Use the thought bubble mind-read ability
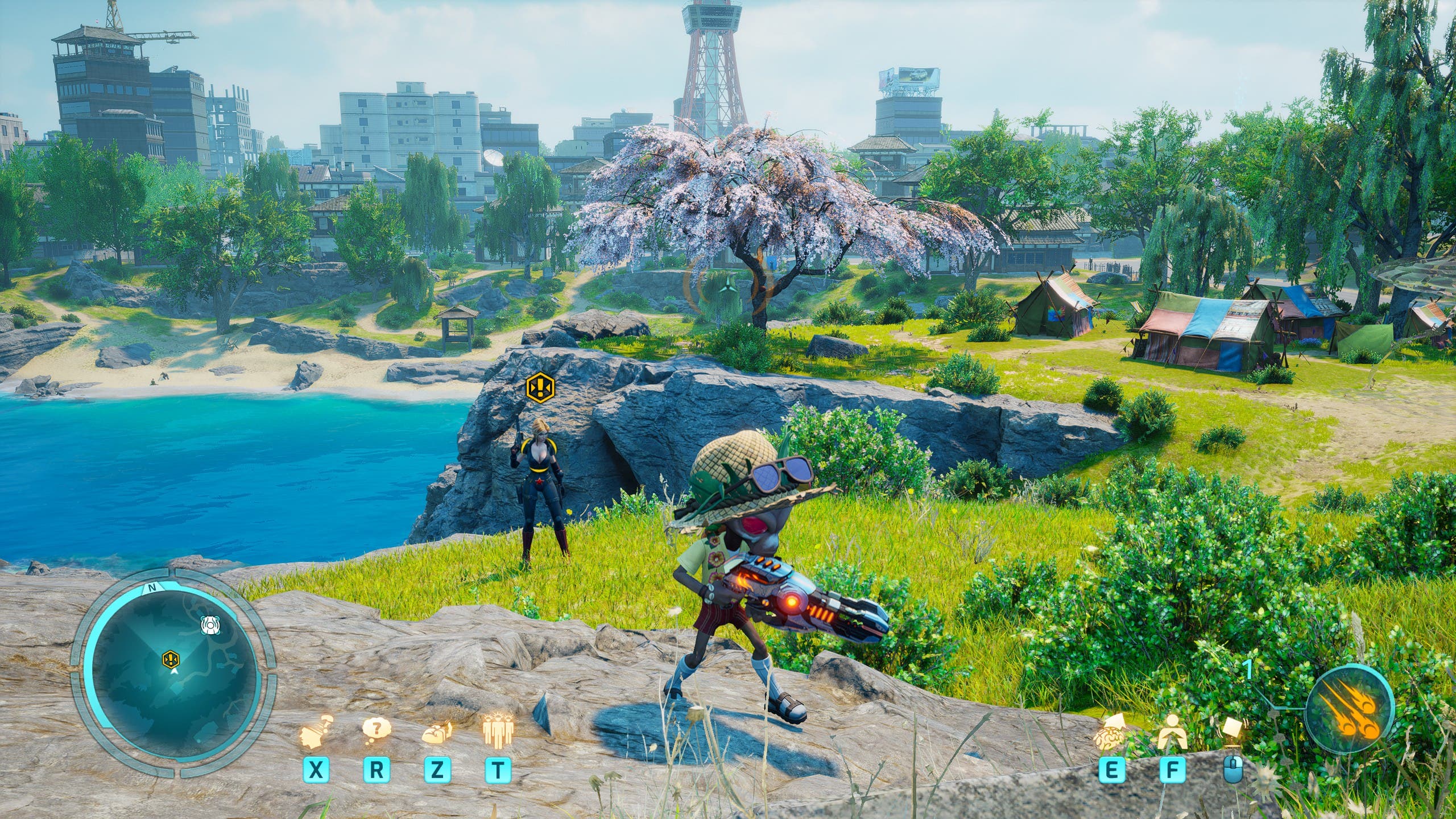Viewport: 1456px width, 819px height. point(377,729)
